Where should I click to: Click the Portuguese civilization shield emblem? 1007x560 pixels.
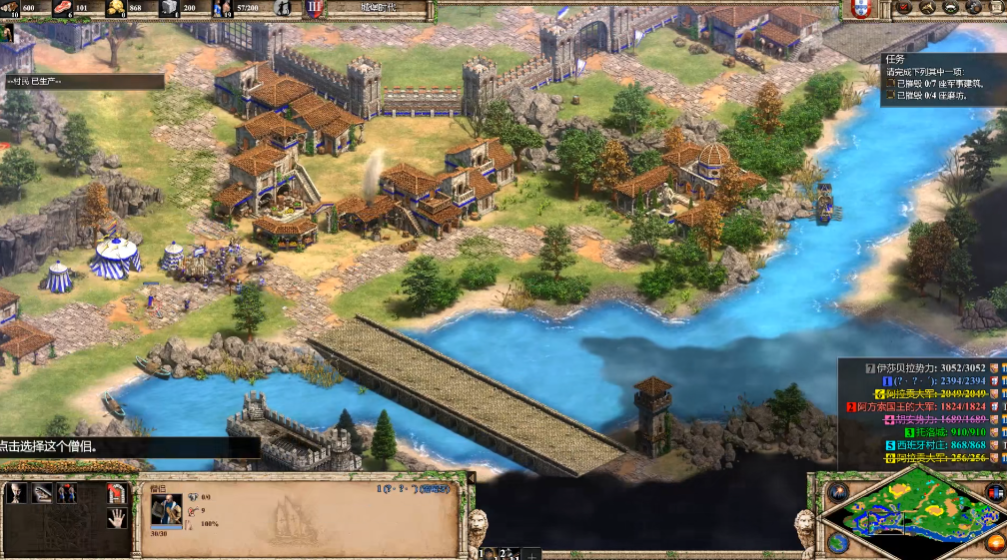[x=859, y=9]
